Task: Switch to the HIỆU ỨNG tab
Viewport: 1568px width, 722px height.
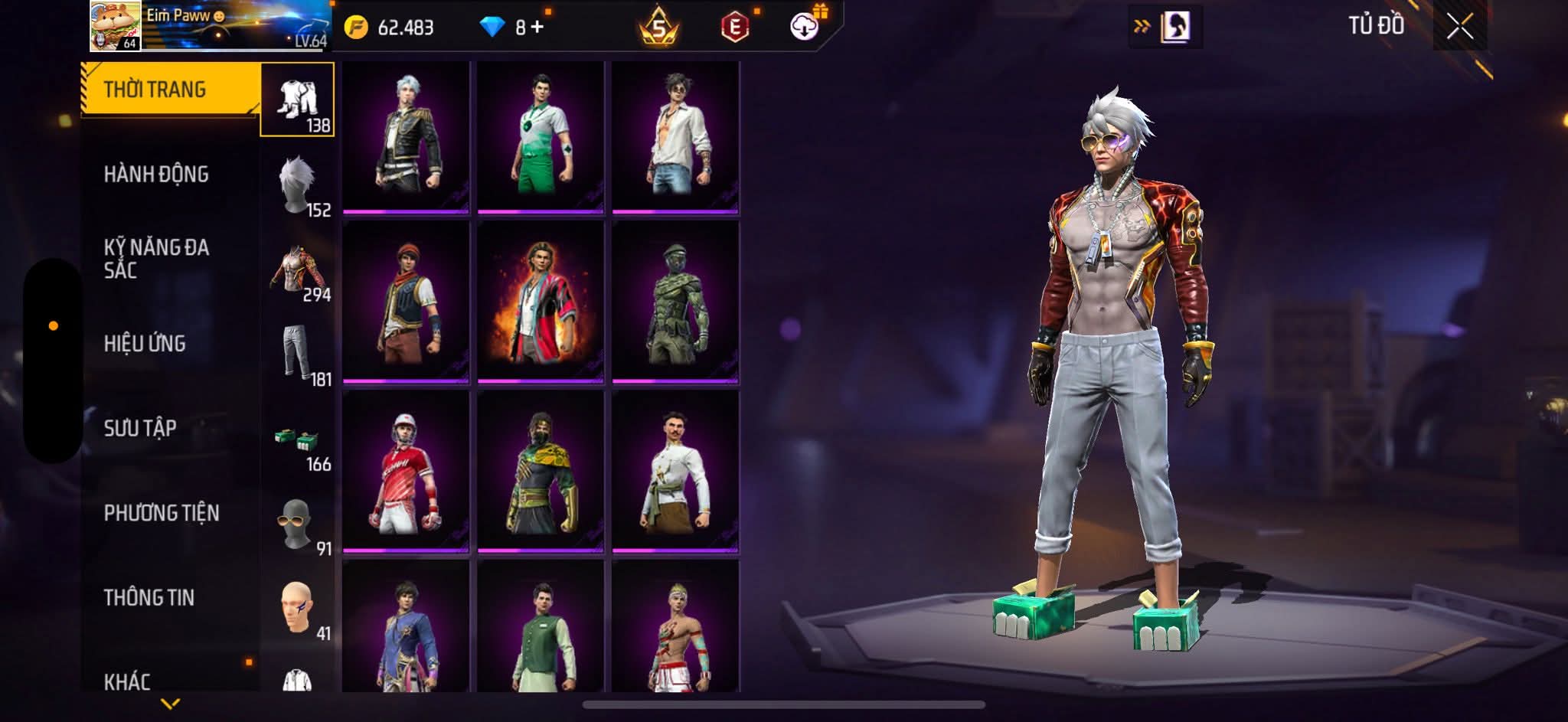Action: (145, 344)
